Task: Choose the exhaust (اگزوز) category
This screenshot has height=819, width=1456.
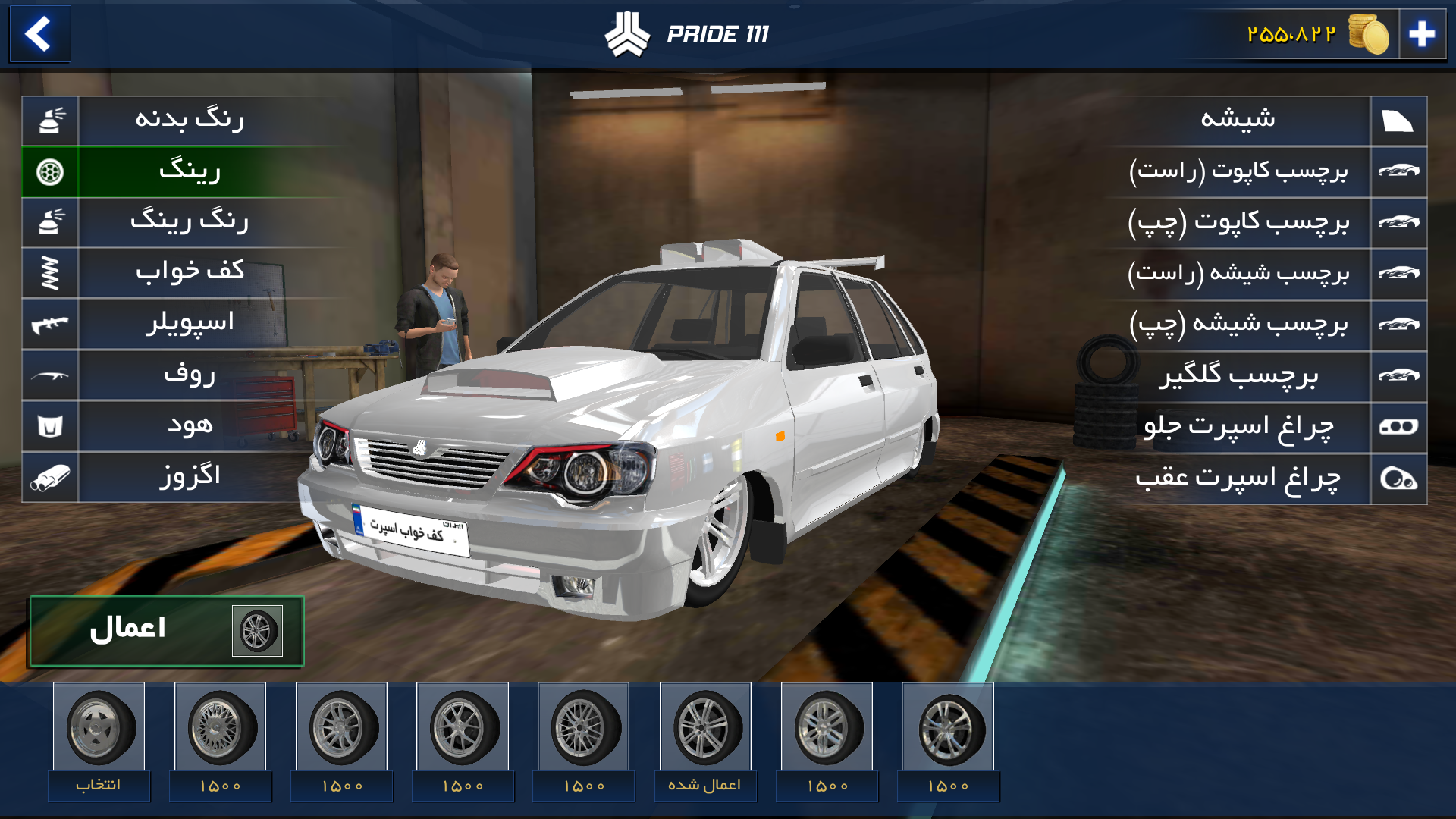Action: point(190,477)
